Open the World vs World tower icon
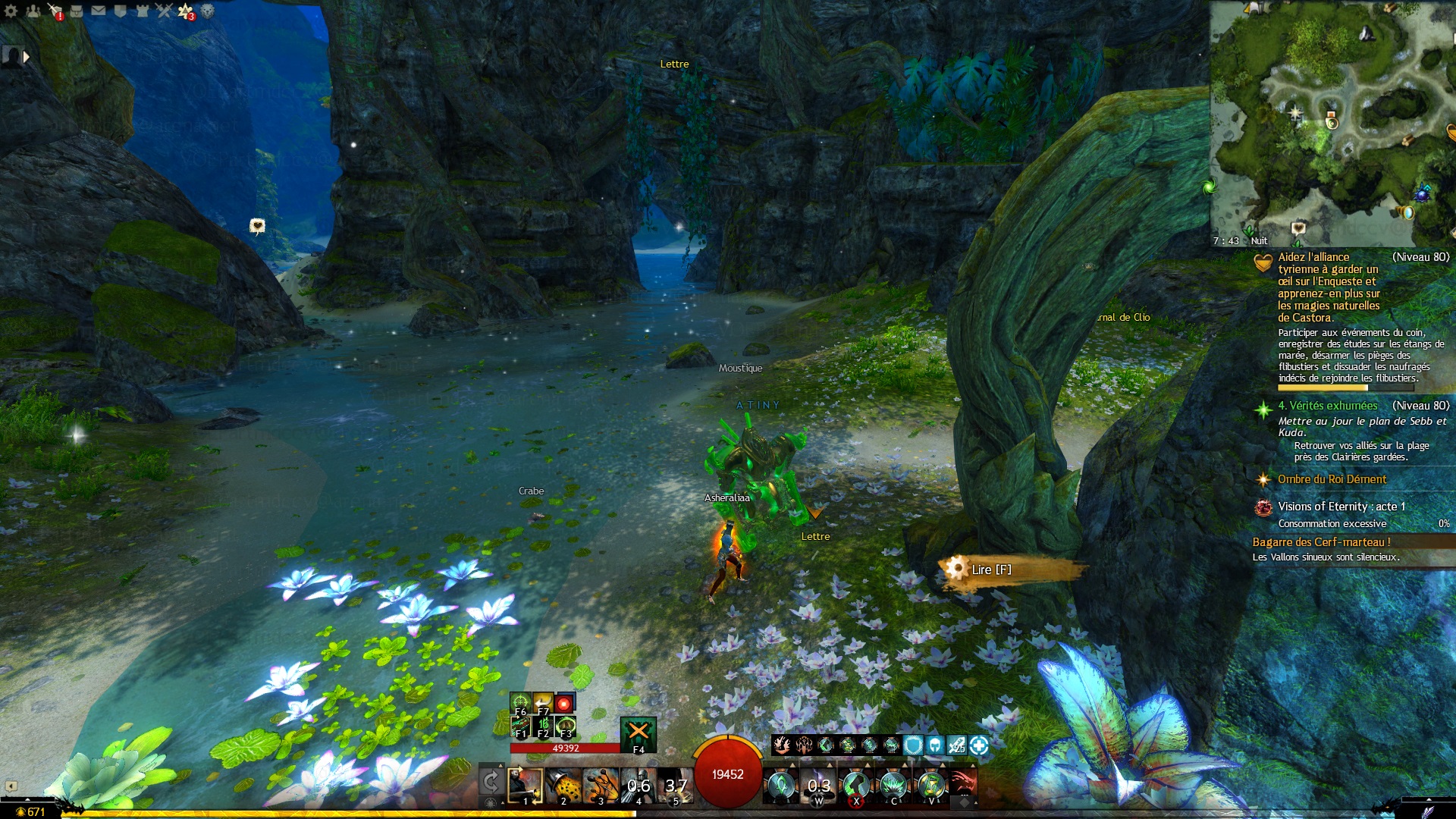Viewport: 1456px width, 819px height. point(142,11)
